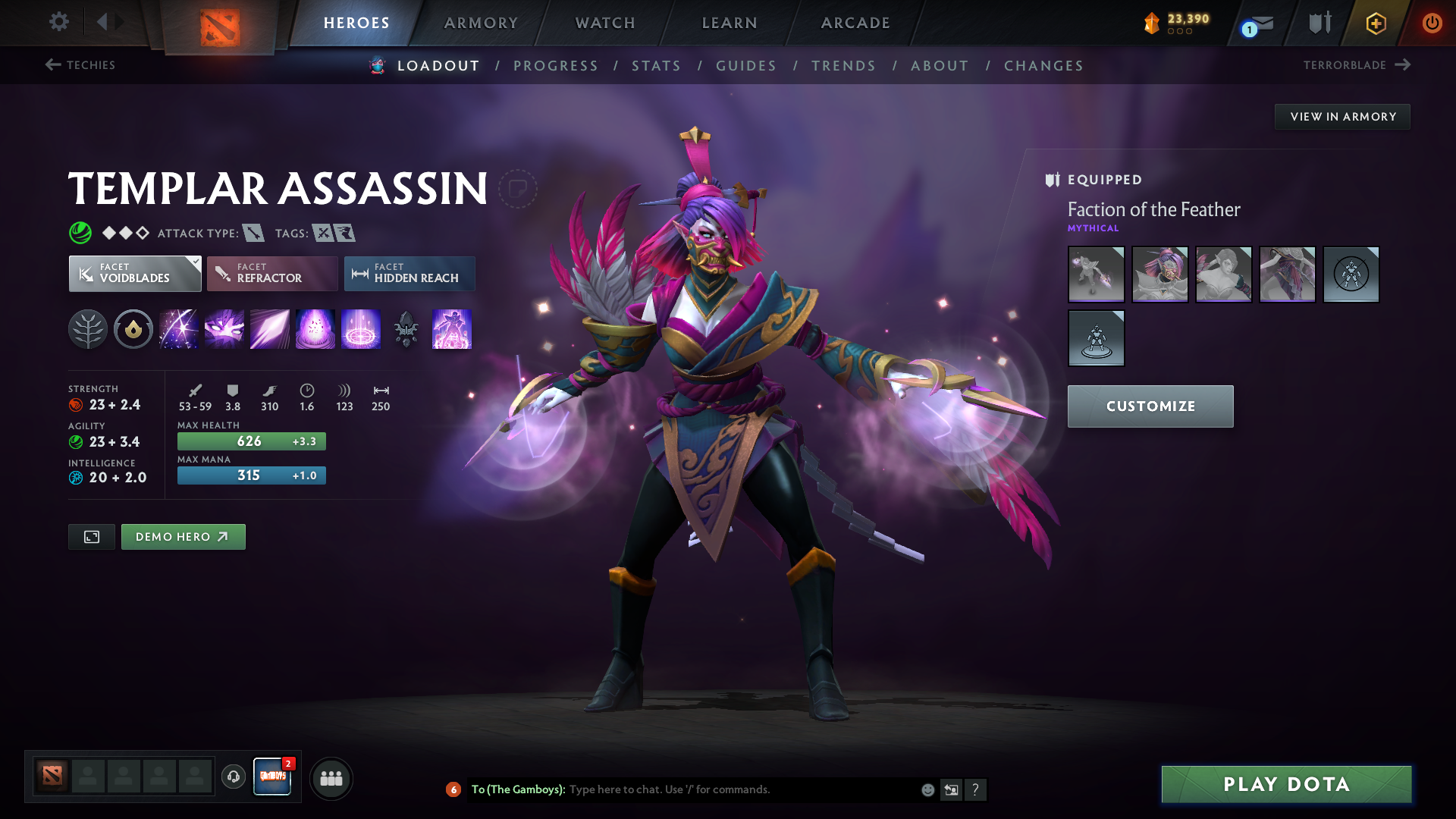Start matchmaking with Play Dota
This screenshot has height=819, width=1456.
tap(1286, 784)
